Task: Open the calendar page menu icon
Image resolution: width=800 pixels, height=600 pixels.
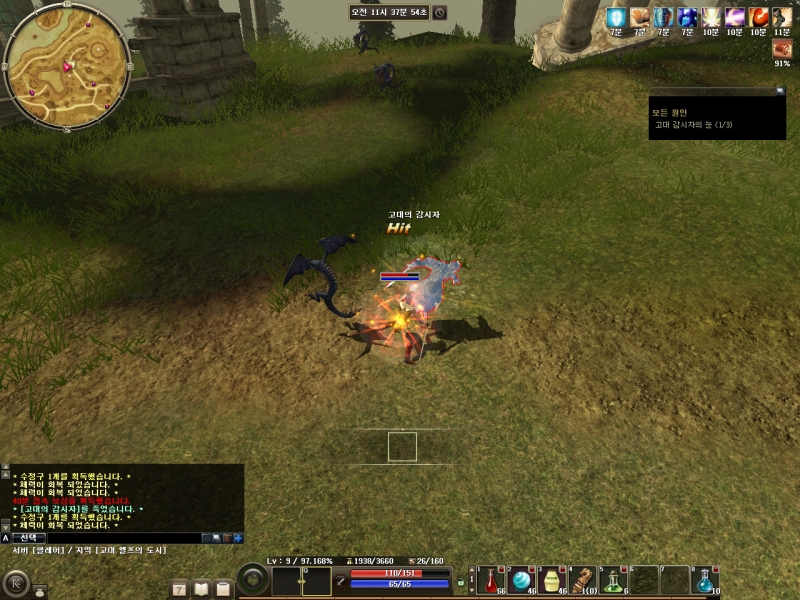Action: 179,589
